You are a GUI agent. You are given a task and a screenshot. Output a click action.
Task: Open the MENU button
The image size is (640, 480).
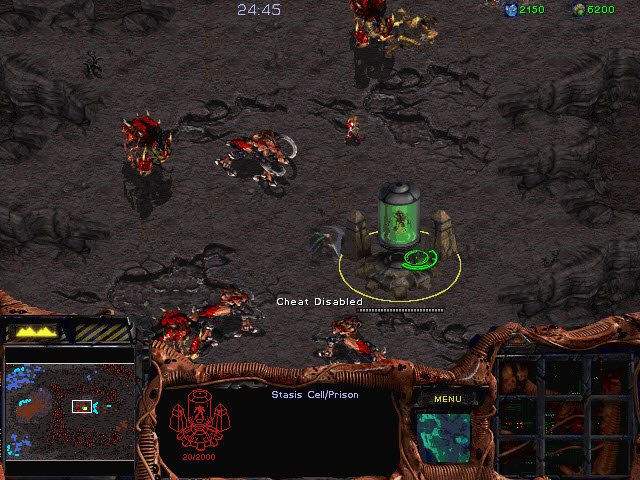pyautogui.click(x=447, y=399)
